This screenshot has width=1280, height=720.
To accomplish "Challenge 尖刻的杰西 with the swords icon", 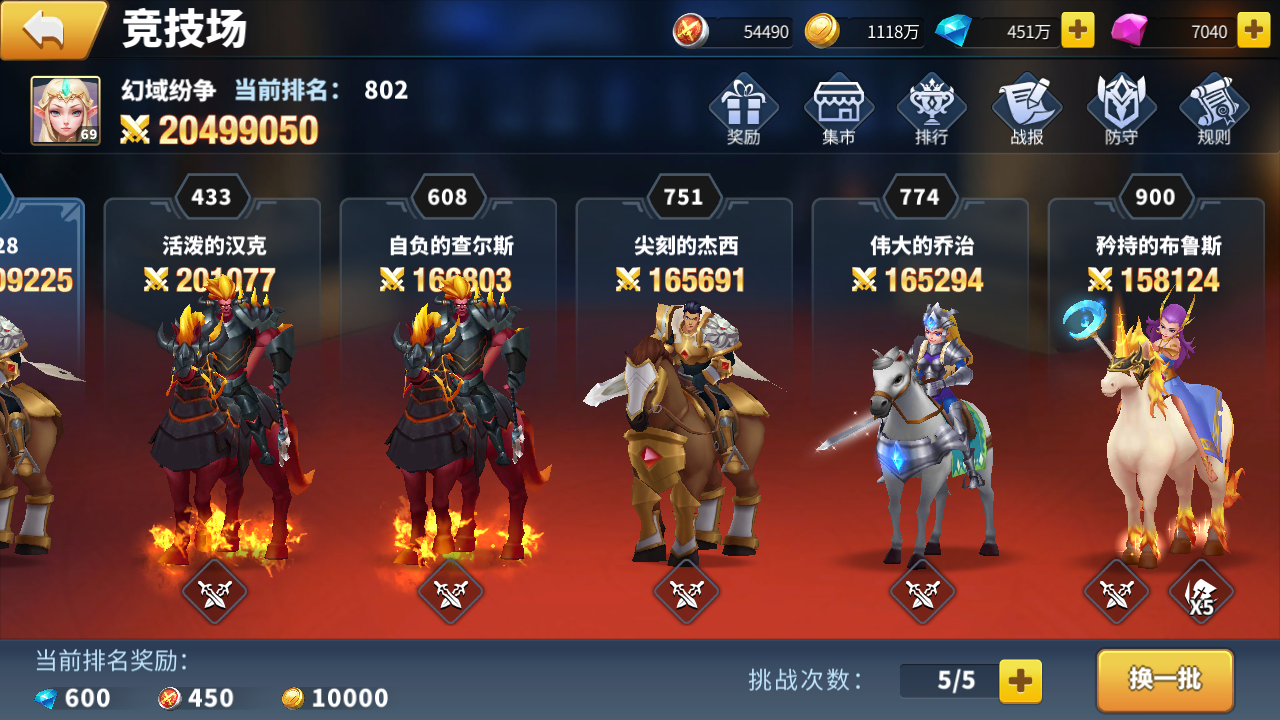I will [x=685, y=590].
